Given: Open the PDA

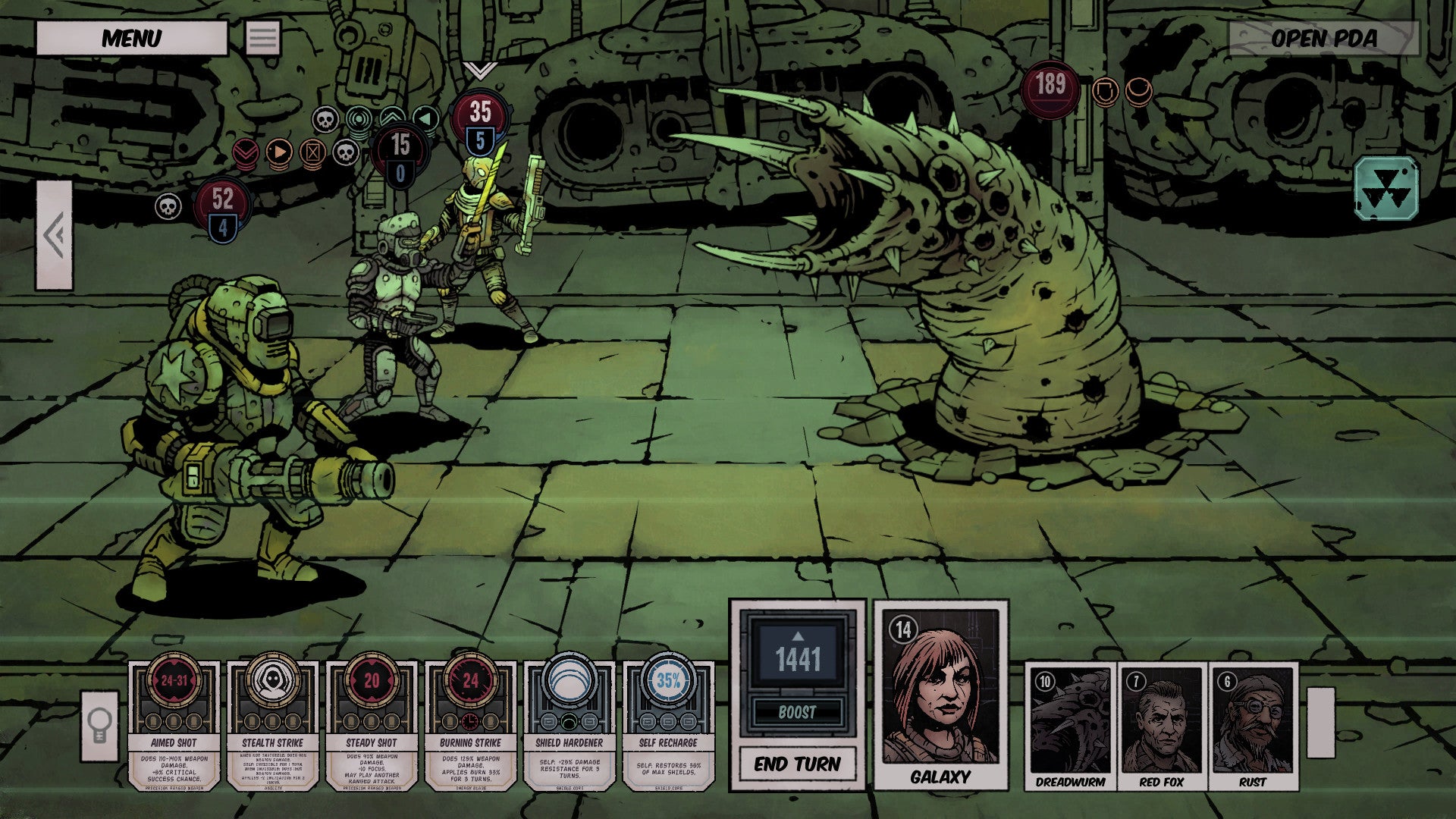Looking at the screenshot, I should (1323, 38).
